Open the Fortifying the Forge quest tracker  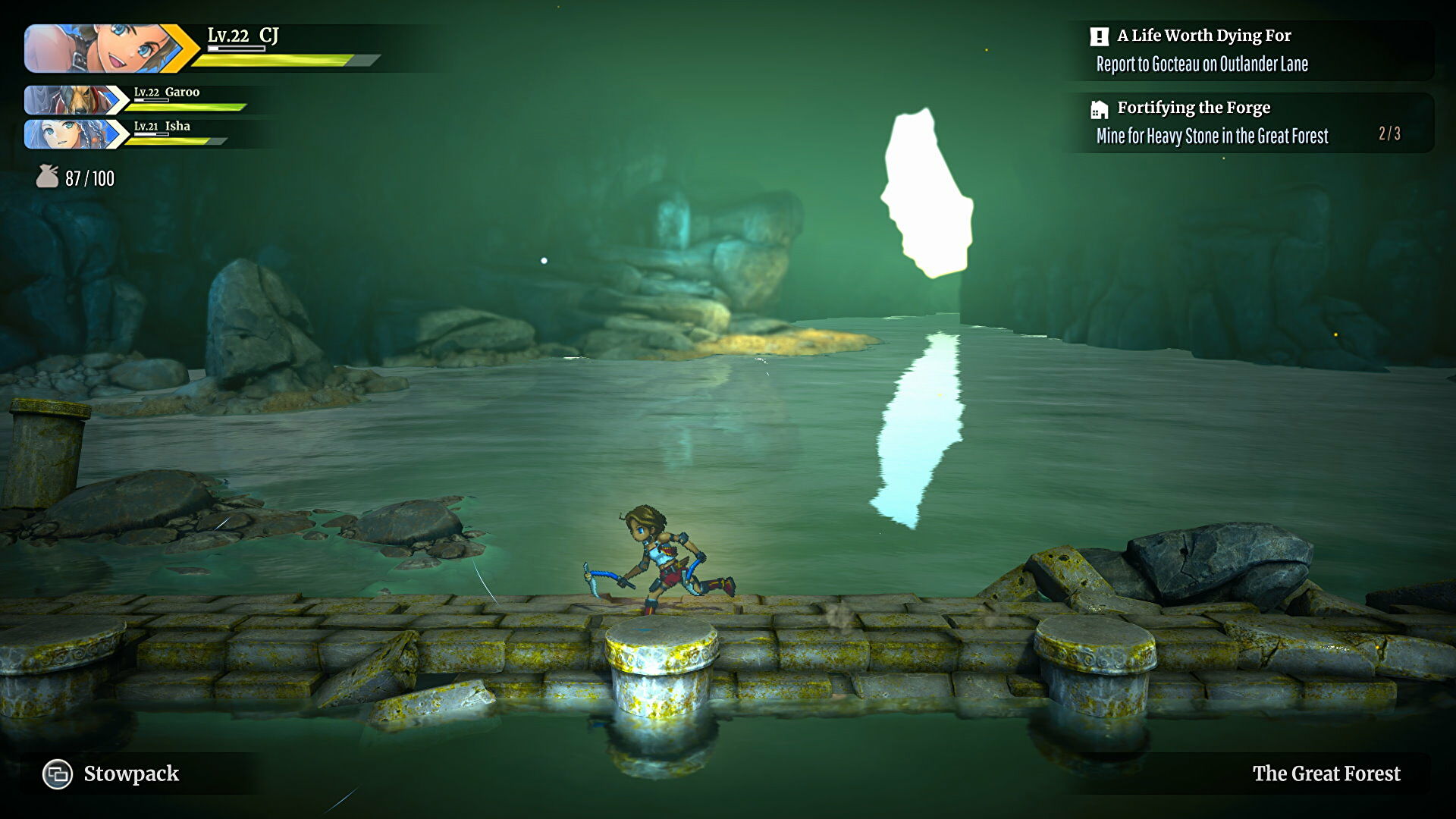point(1193,108)
